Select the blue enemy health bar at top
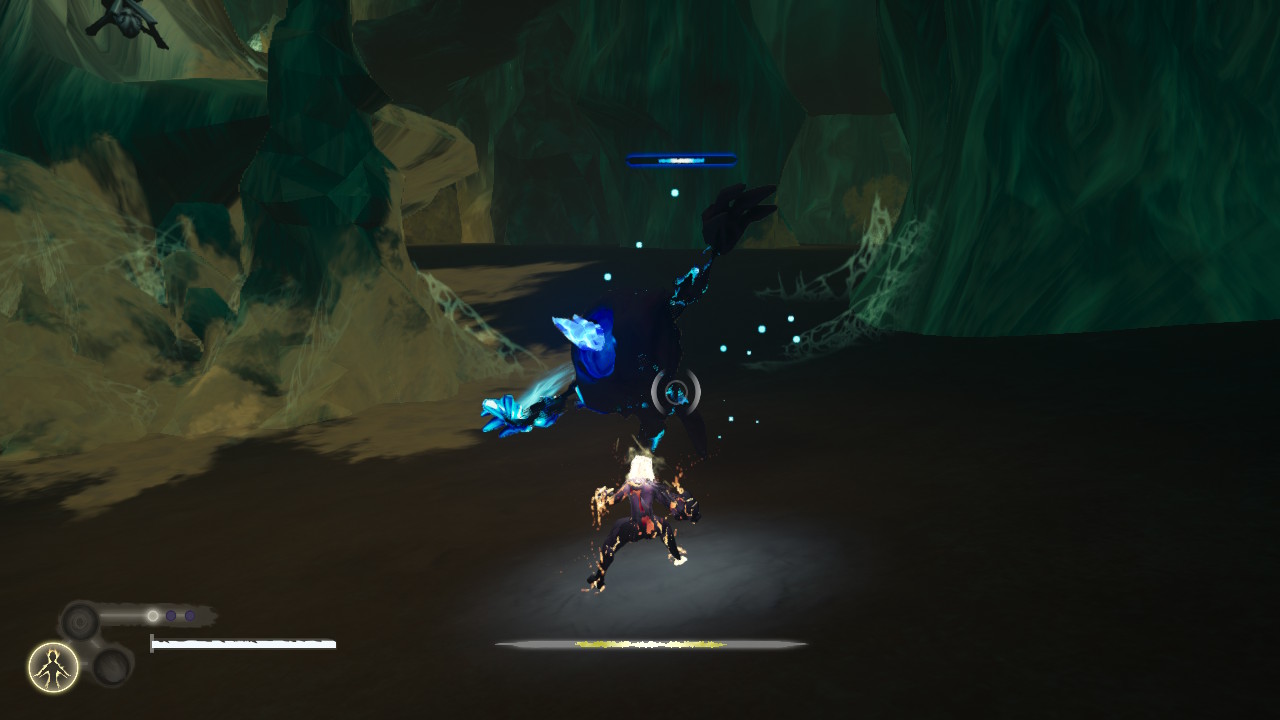 pos(679,157)
